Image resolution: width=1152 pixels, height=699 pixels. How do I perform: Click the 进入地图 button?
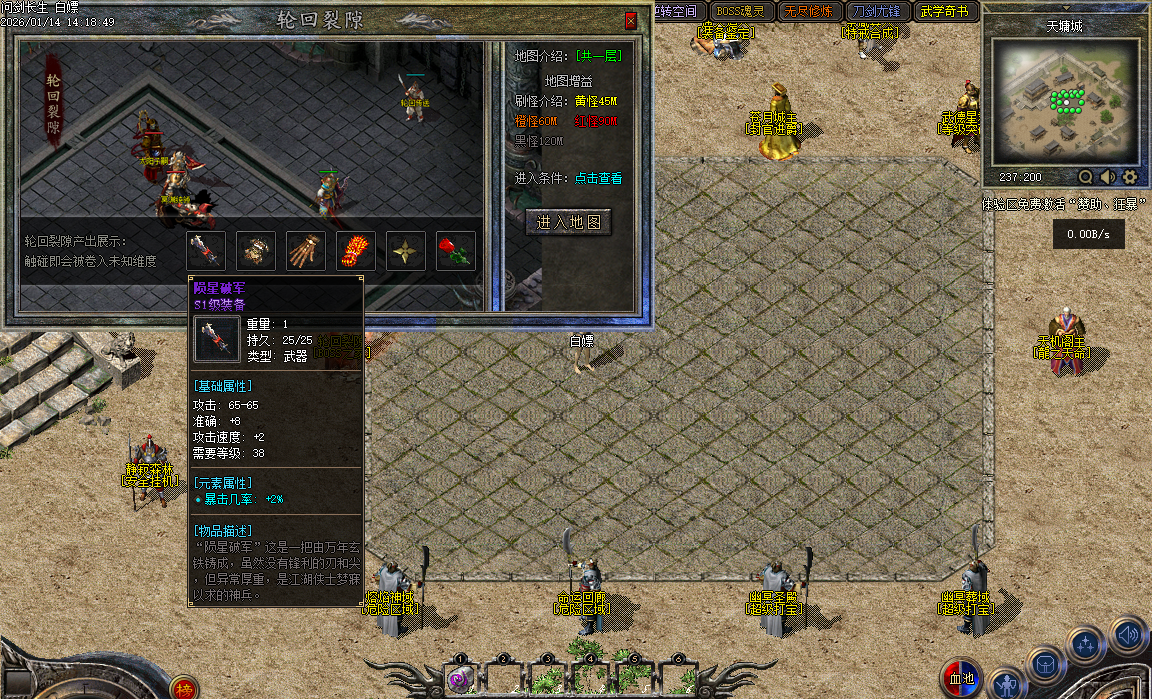(569, 222)
